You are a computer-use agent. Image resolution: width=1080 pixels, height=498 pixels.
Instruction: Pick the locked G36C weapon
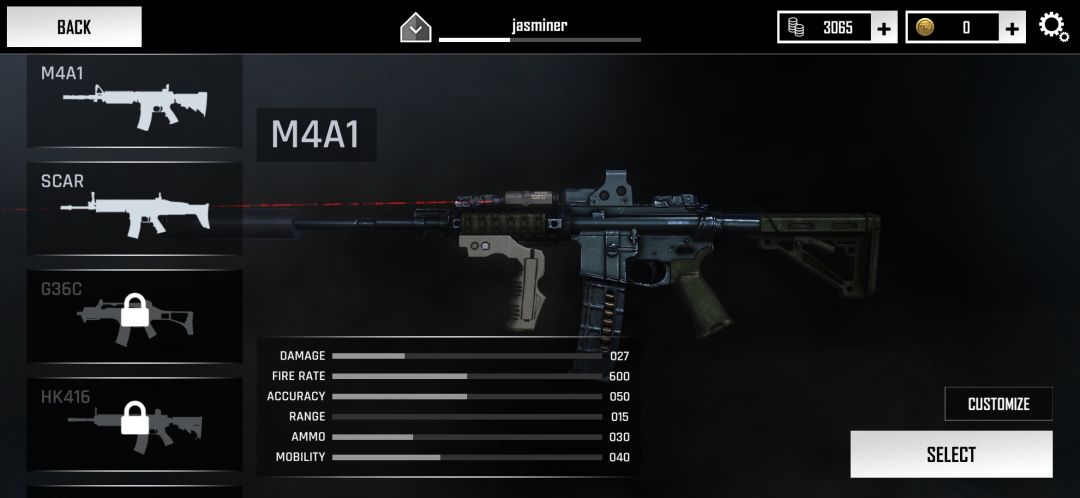(x=134, y=316)
